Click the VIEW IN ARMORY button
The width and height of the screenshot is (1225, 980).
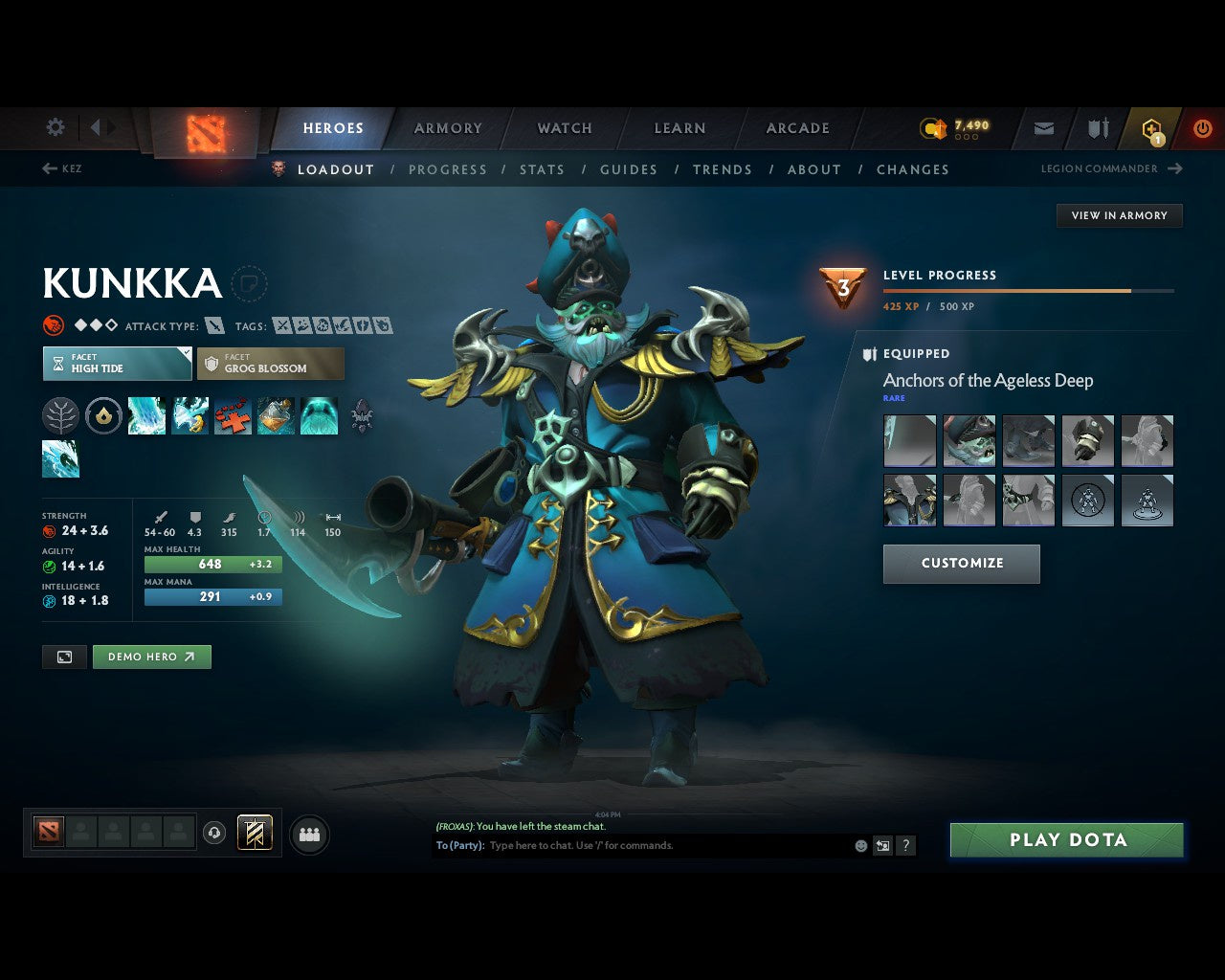pos(1119,215)
